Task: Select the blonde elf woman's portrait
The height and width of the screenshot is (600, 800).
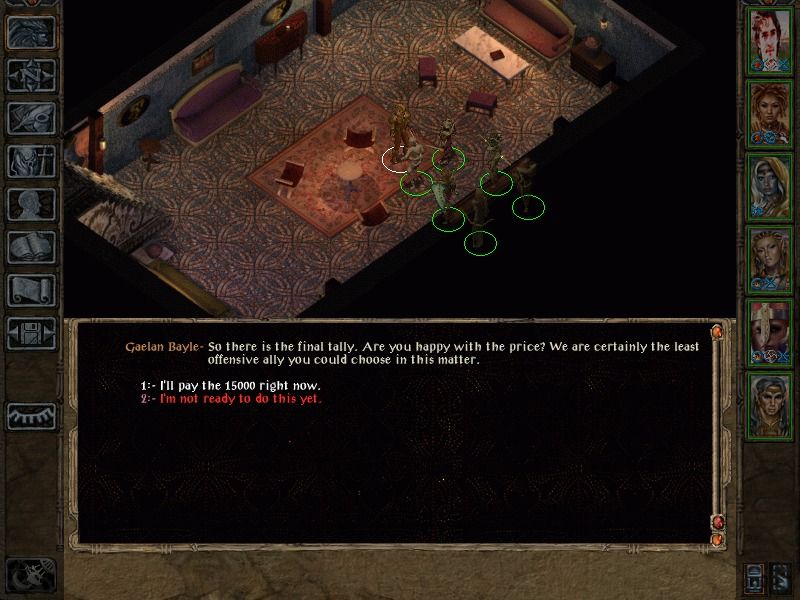Action: 769,258
